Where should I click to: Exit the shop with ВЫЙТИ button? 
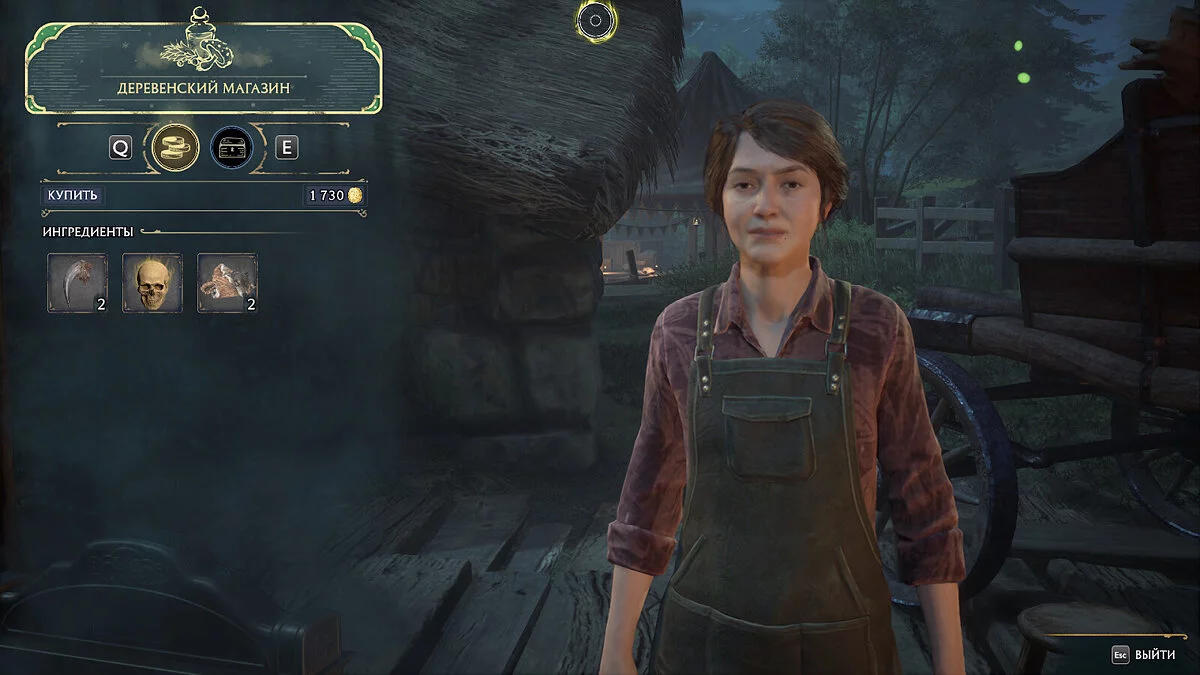point(1145,655)
